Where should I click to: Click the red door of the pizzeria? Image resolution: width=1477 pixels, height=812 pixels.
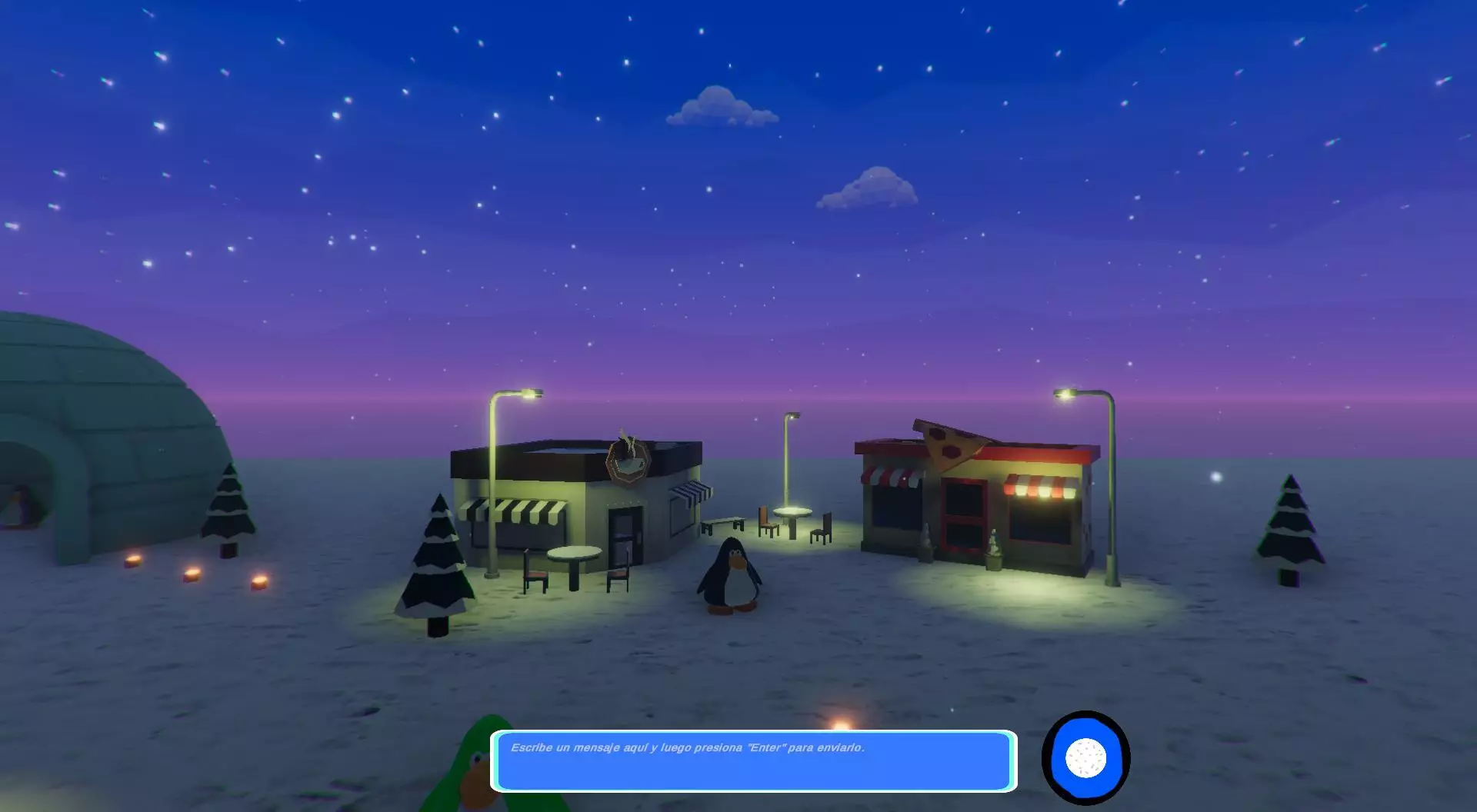coord(963,513)
